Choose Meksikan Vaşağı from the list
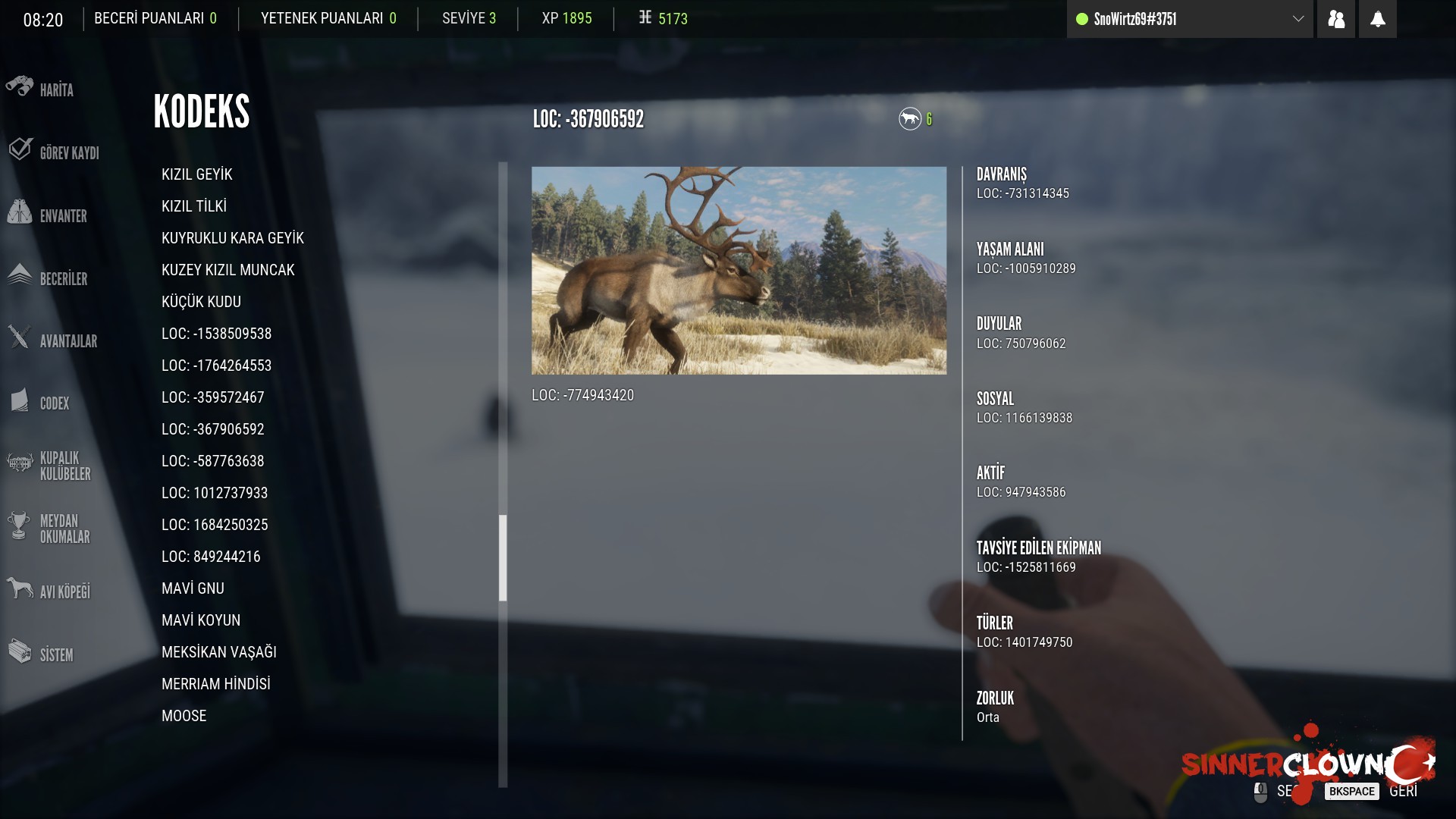 coord(219,652)
